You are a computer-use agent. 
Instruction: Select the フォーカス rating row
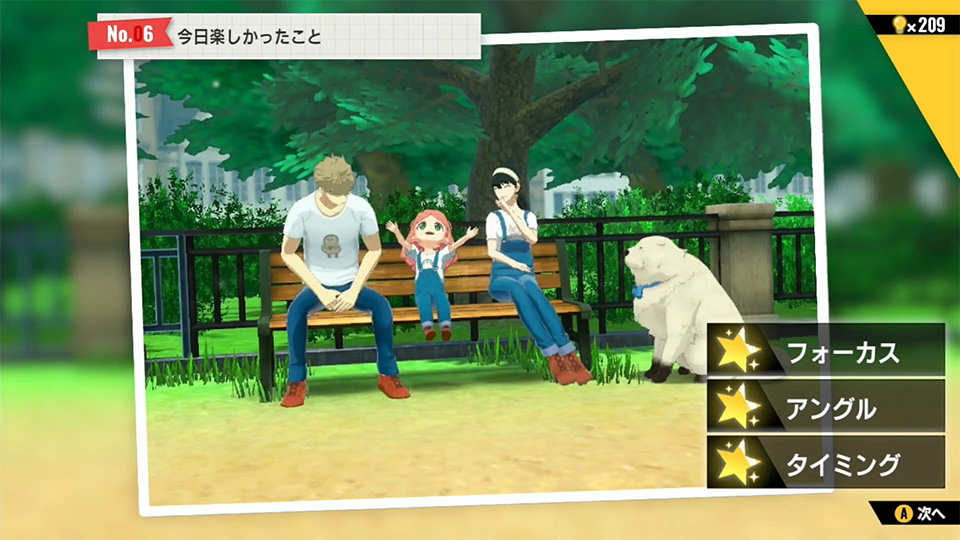pyautogui.click(x=826, y=350)
